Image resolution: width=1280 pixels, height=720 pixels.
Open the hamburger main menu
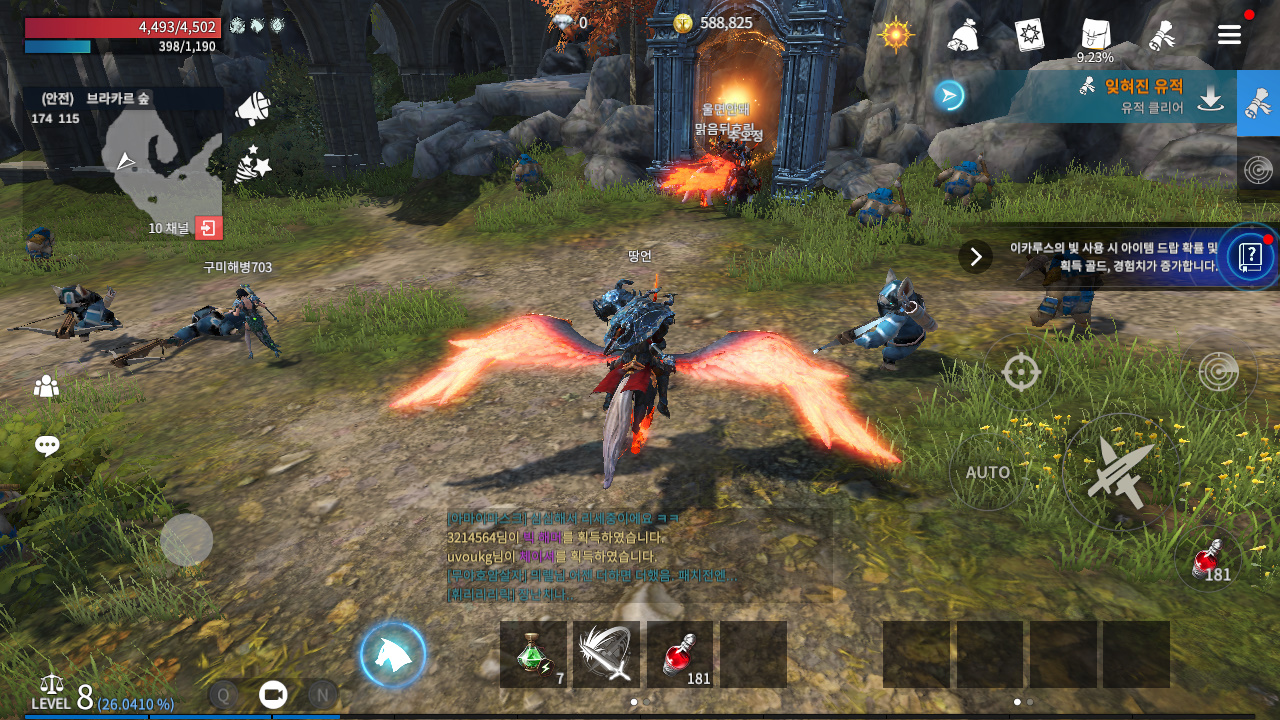click(1229, 35)
